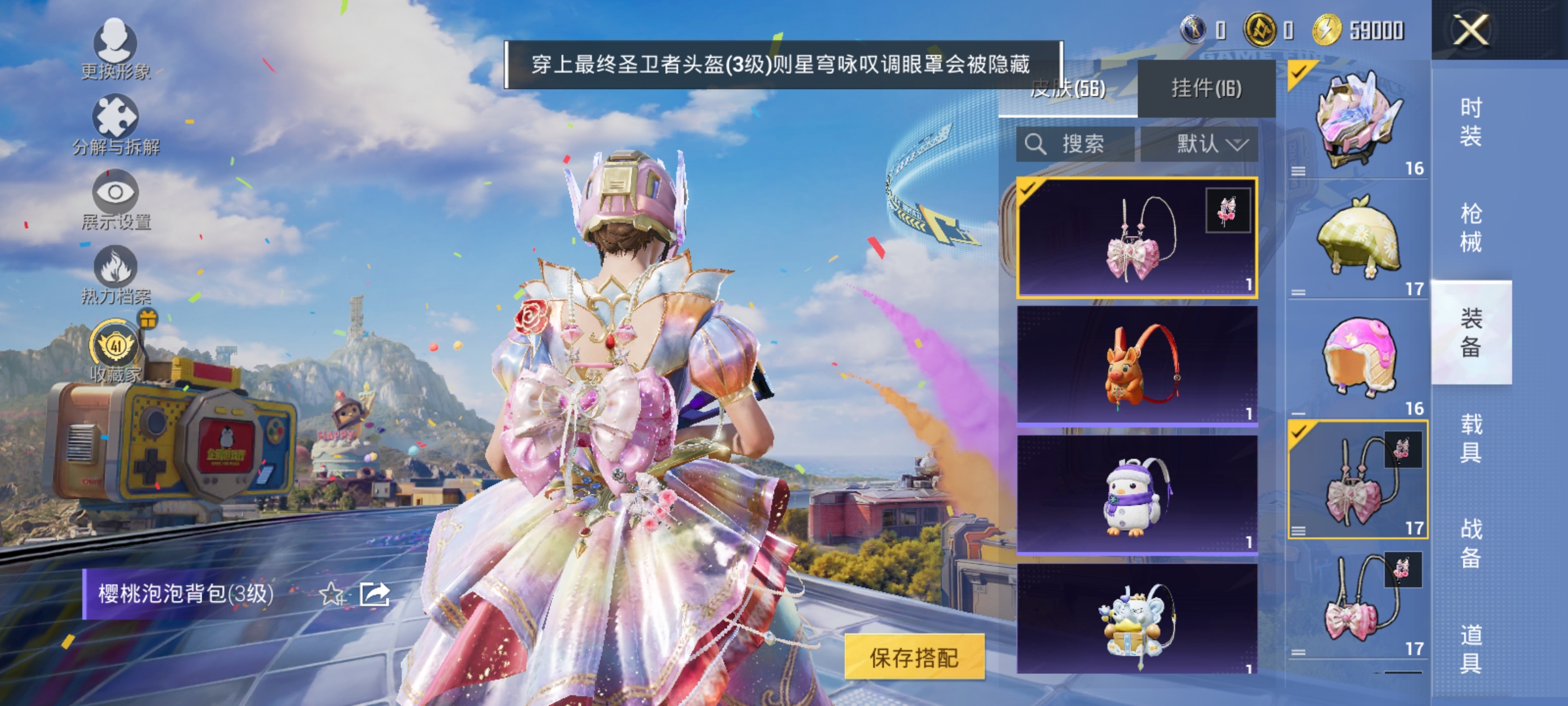Open the 默认 sort dropdown
This screenshot has width=1568, height=706.
(1202, 145)
